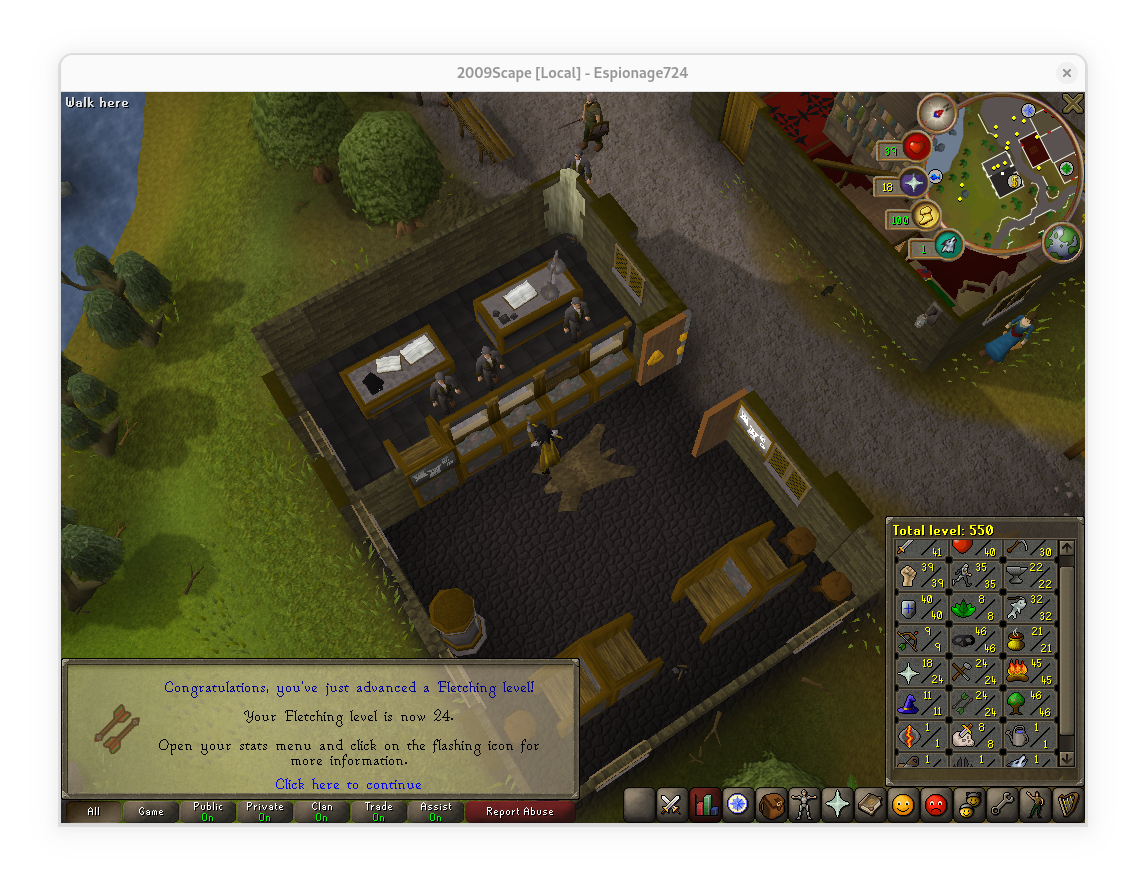Close the 2009Scape window
The width and height of the screenshot is (1146, 890).
click(1067, 73)
